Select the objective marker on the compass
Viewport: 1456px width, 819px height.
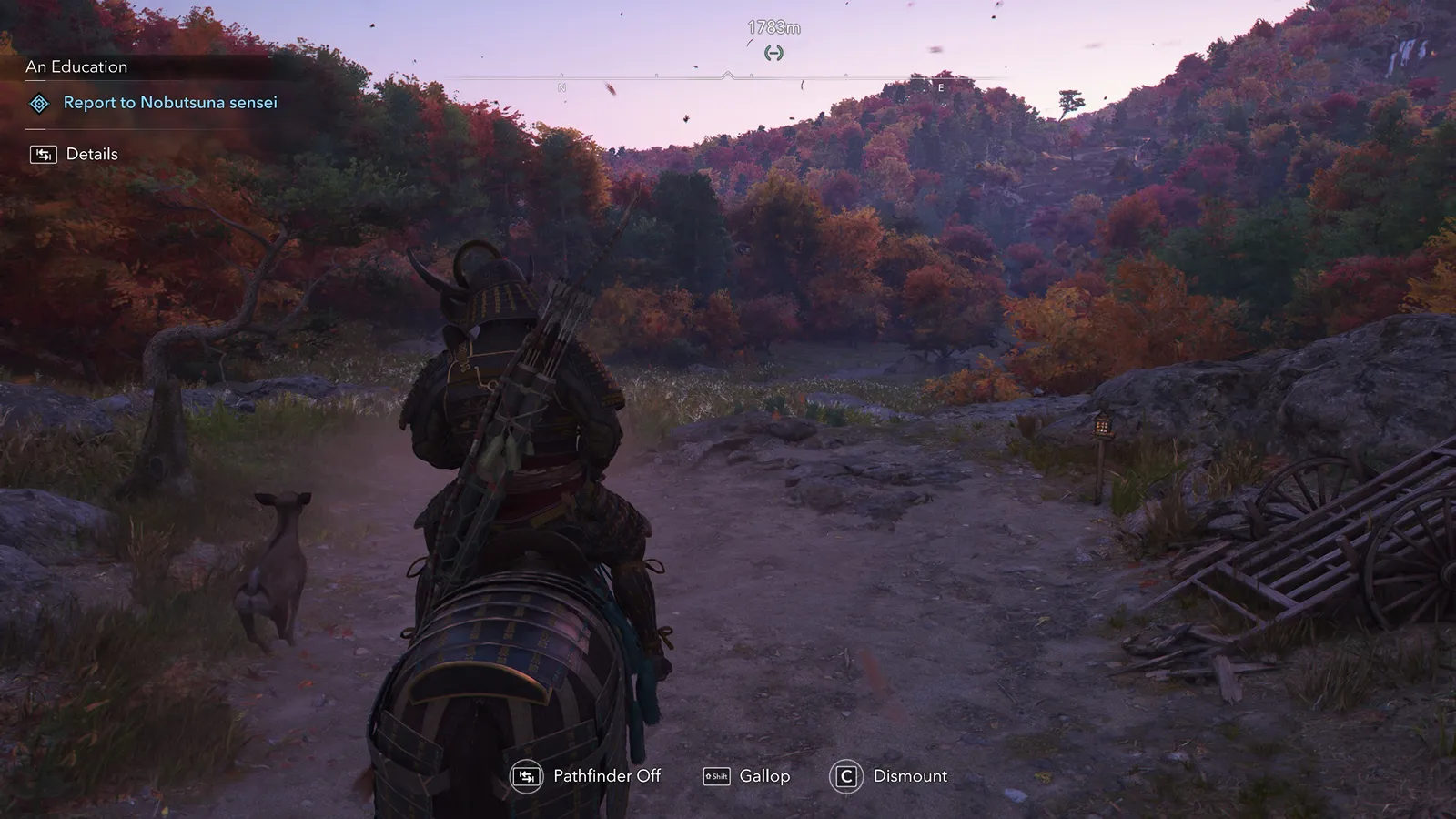pos(773,53)
